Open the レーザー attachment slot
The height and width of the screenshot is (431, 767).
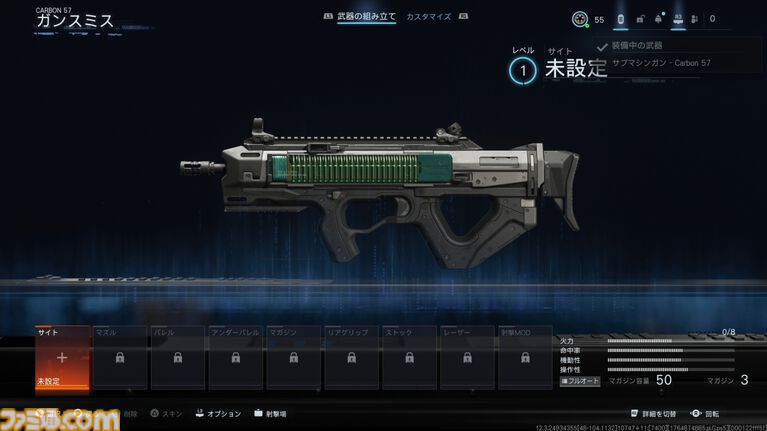click(x=468, y=357)
